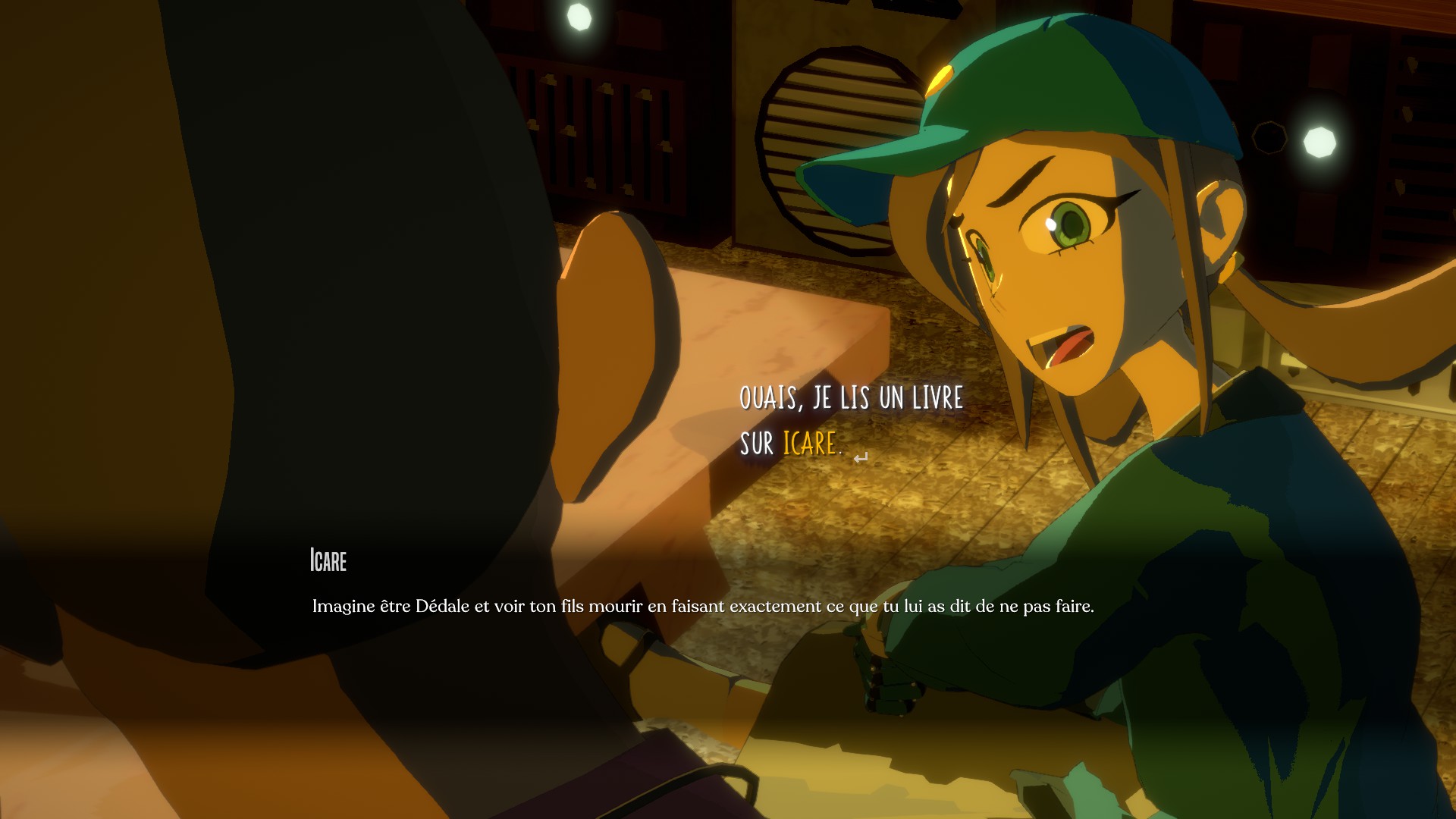Choose the highlighted word Icare in the reply
This screenshot has width=1456, height=819.
(809, 444)
